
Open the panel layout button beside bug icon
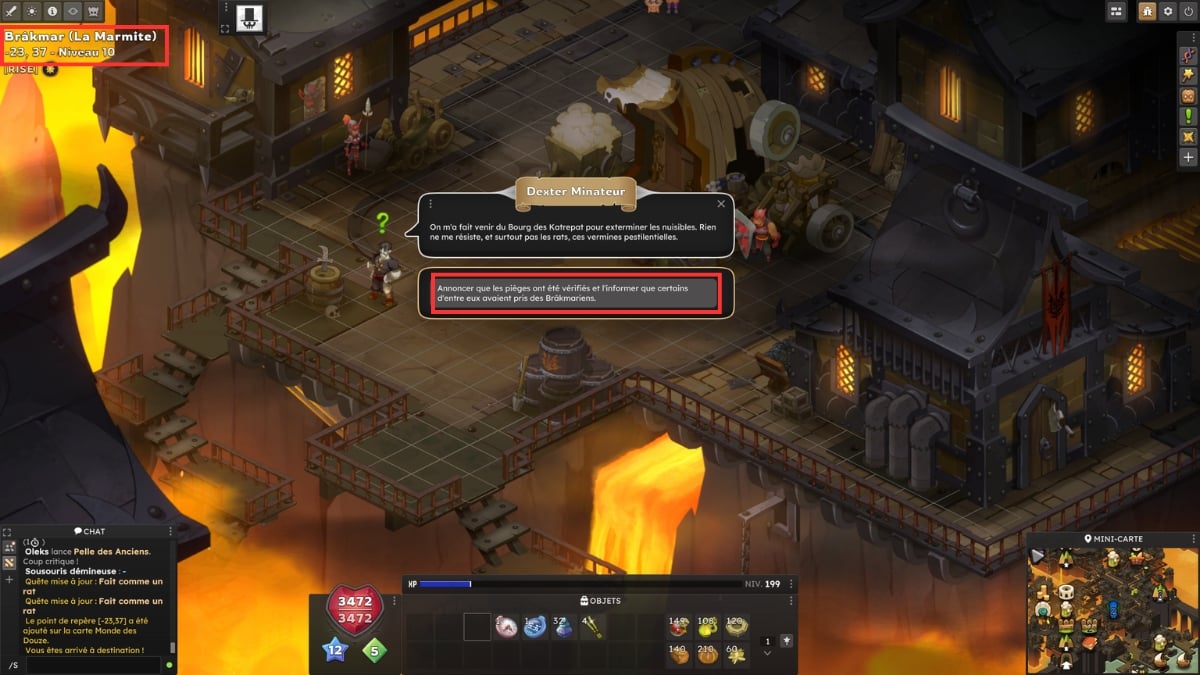point(1117,11)
